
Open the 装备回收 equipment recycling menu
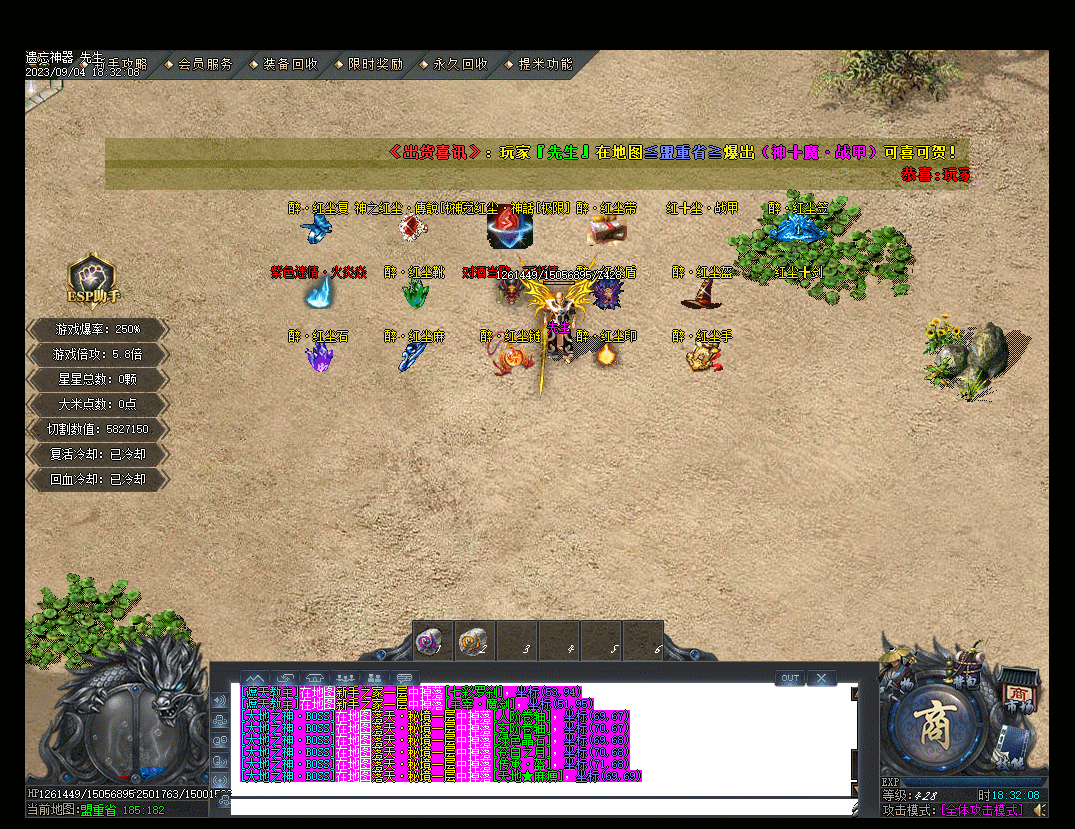point(290,64)
